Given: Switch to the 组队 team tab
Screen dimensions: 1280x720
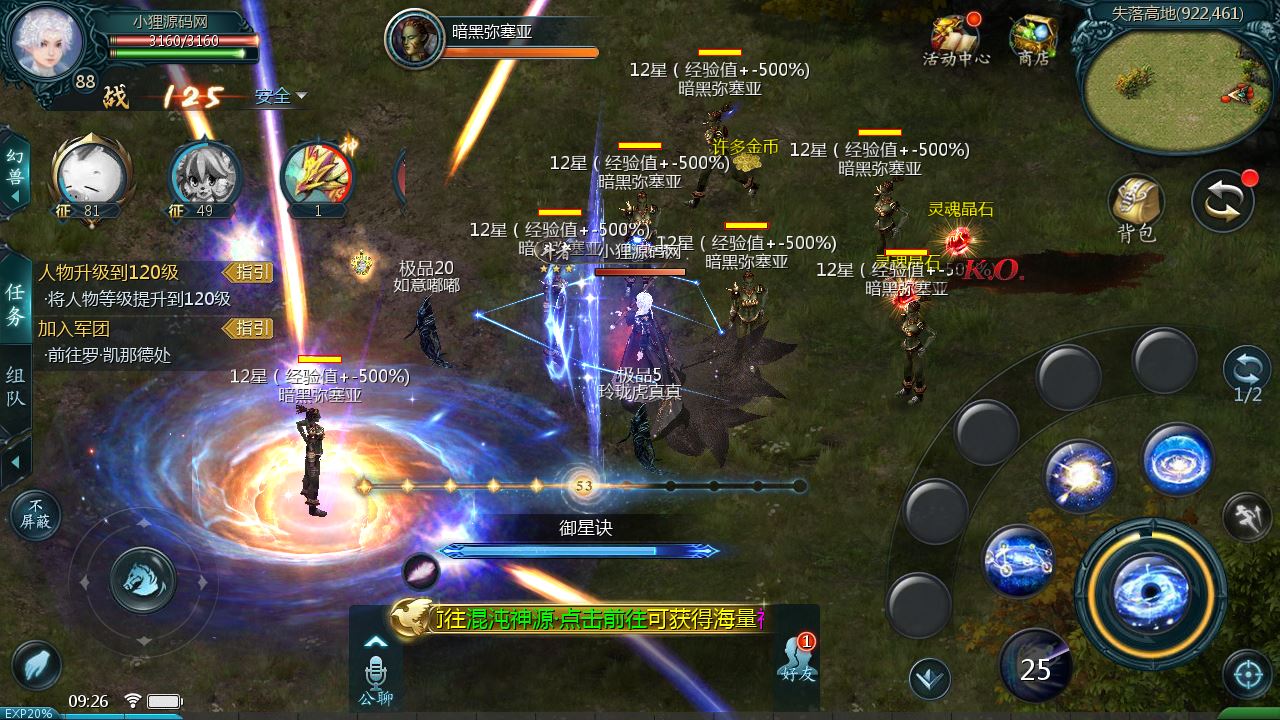Looking at the screenshot, I should point(15,388).
